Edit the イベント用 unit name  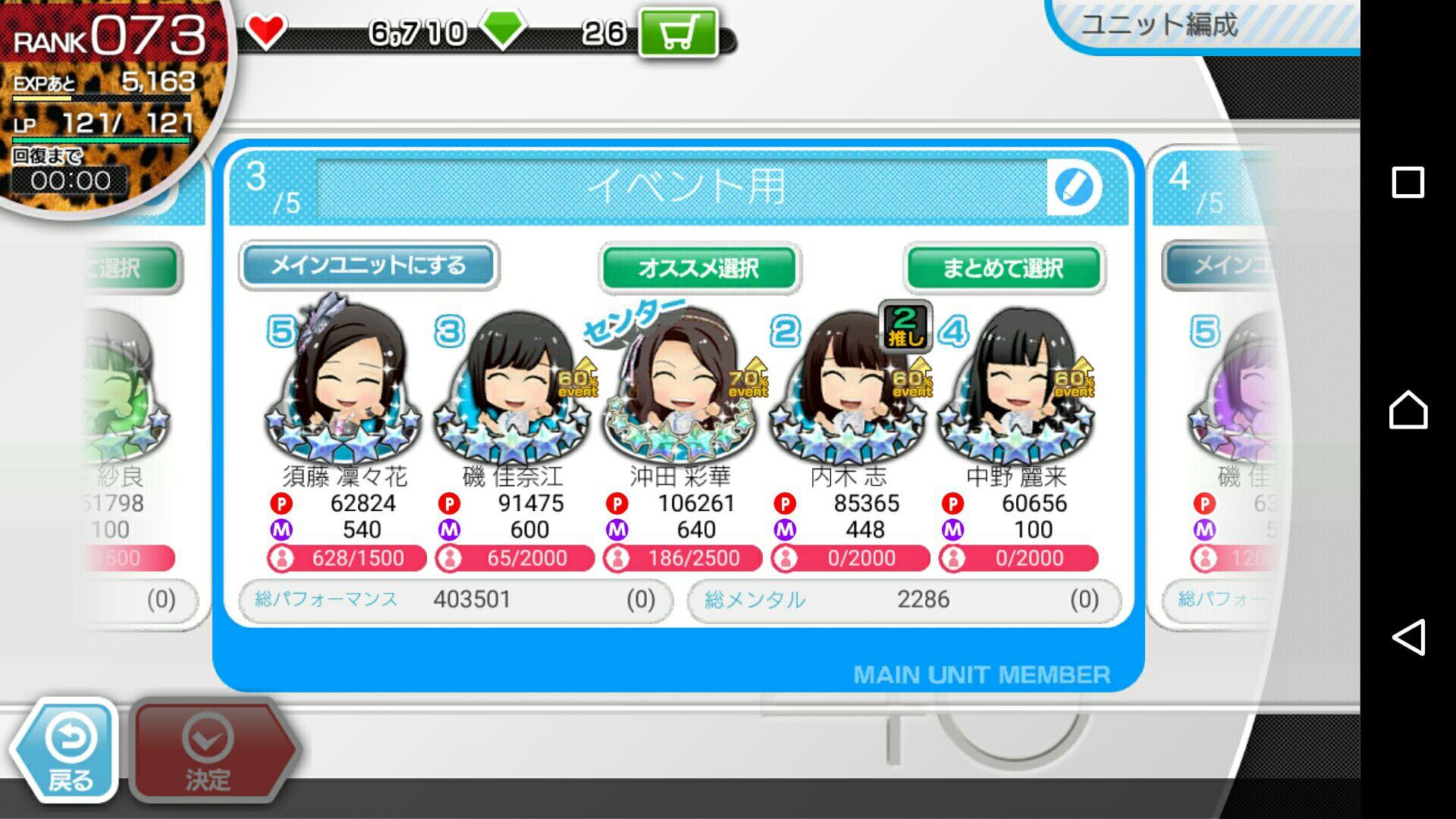point(1074,187)
